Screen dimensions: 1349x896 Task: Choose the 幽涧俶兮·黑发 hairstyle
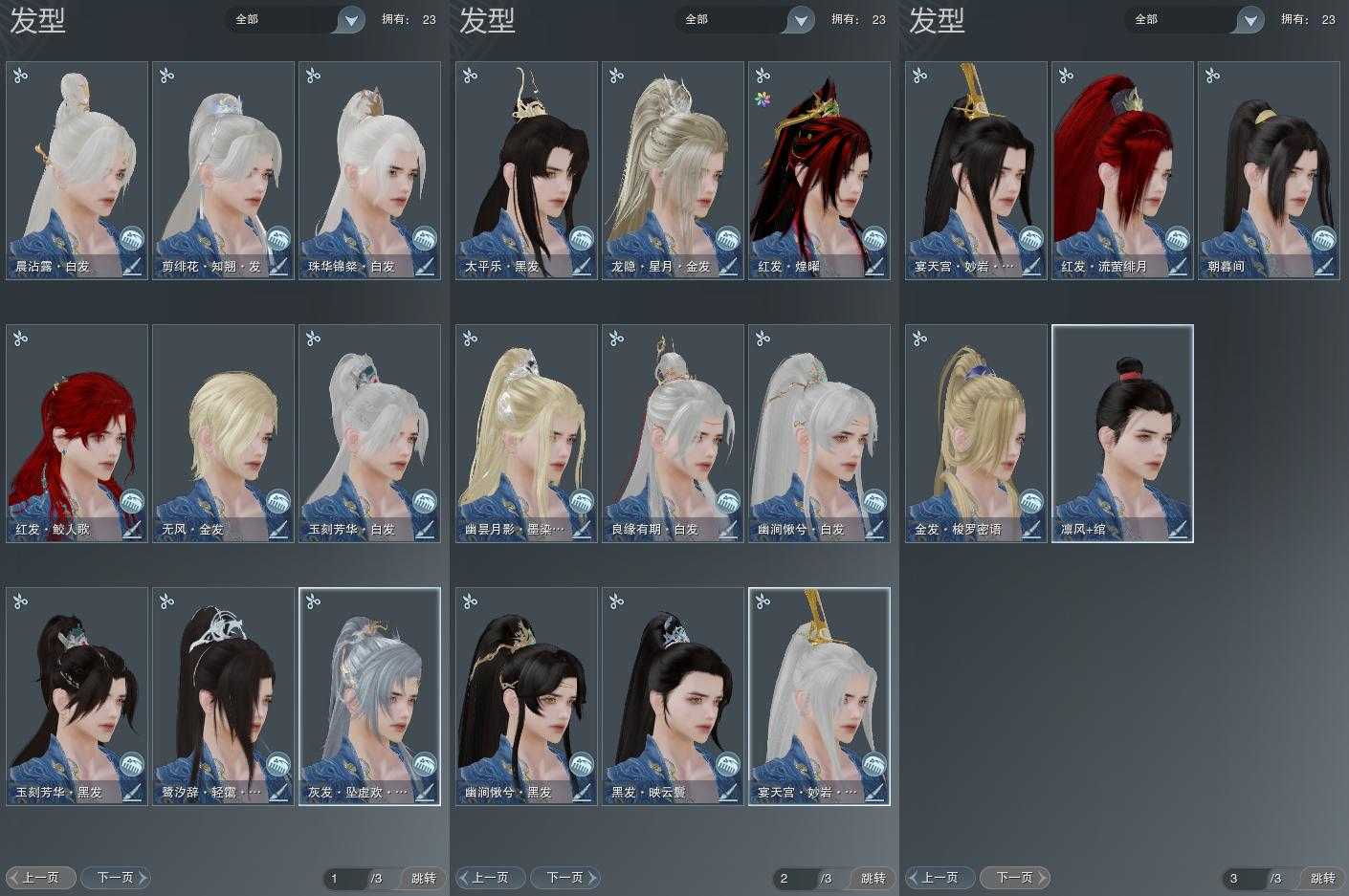point(527,696)
